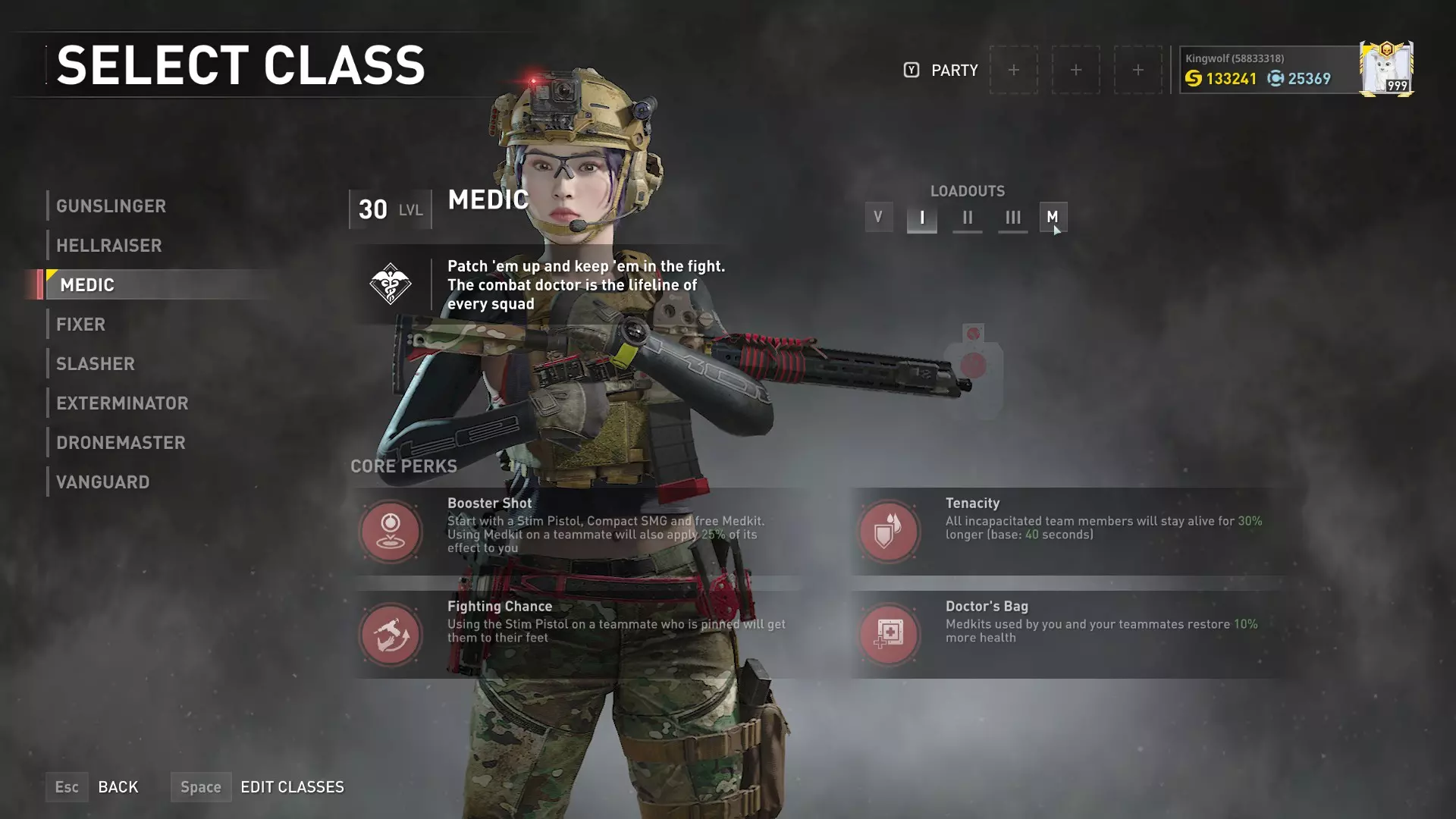This screenshot has width=1456, height=819.
Task: Activate loadout III
Action: [1012, 218]
